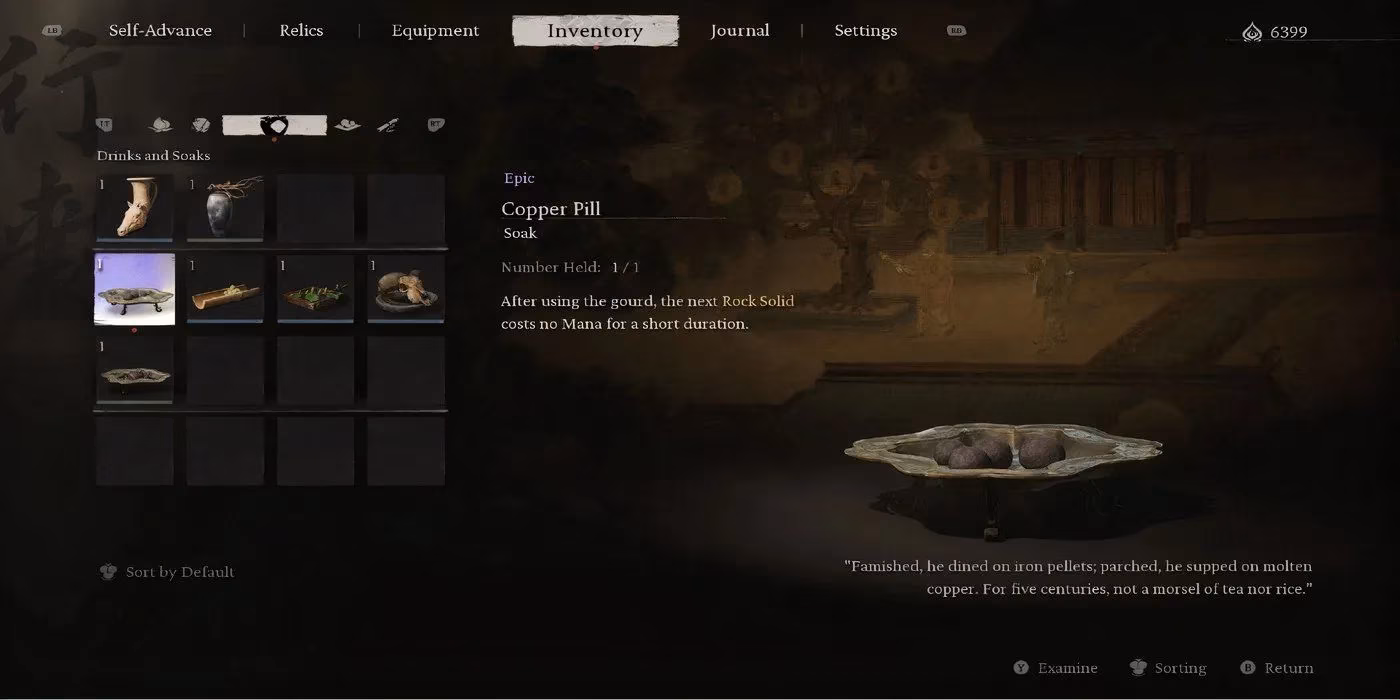Switch to the Settings tab

click(x=865, y=31)
